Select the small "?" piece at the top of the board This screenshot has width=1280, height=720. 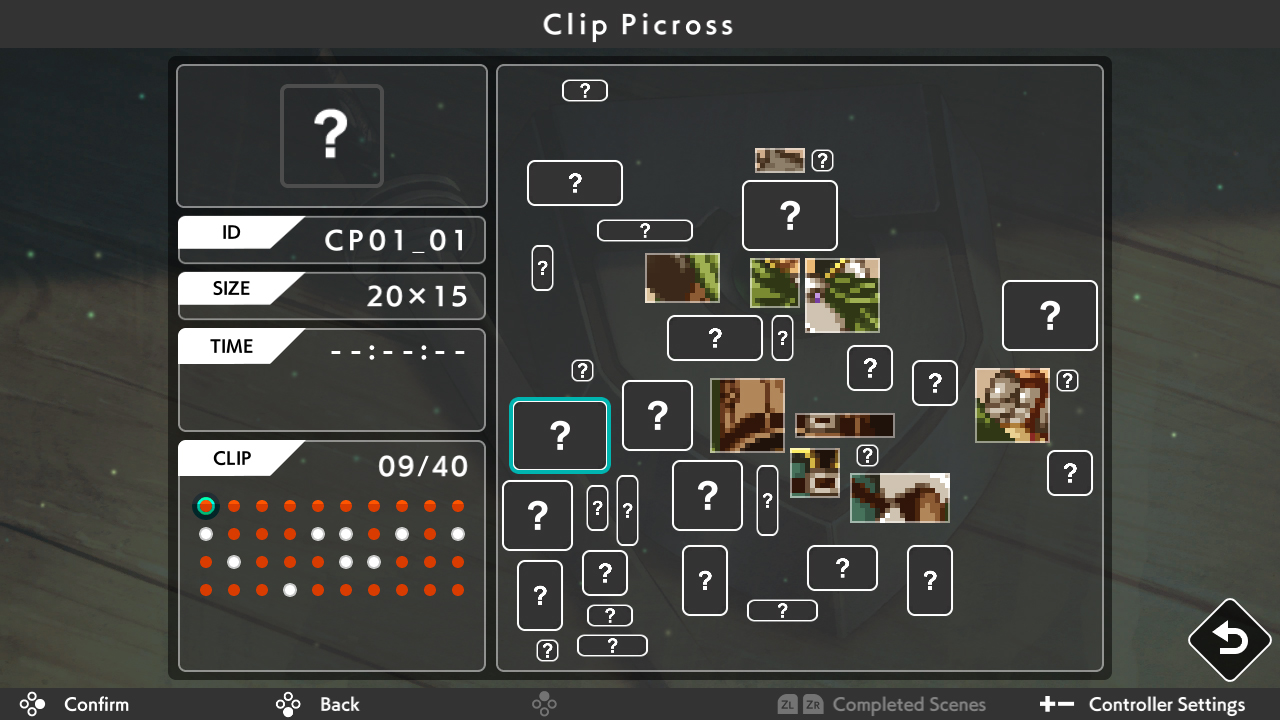(585, 90)
